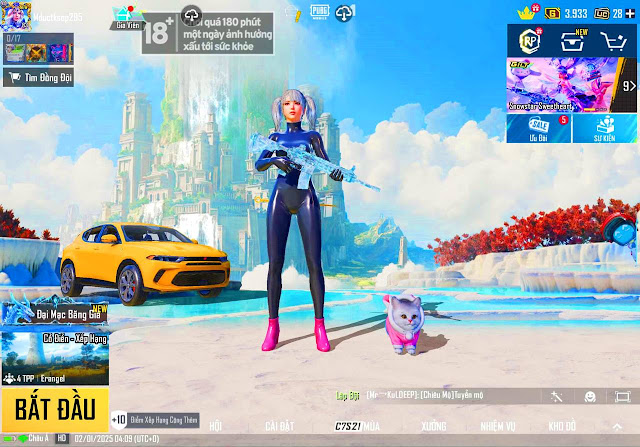Open the Cài Đặt settings tab

coord(280,425)
